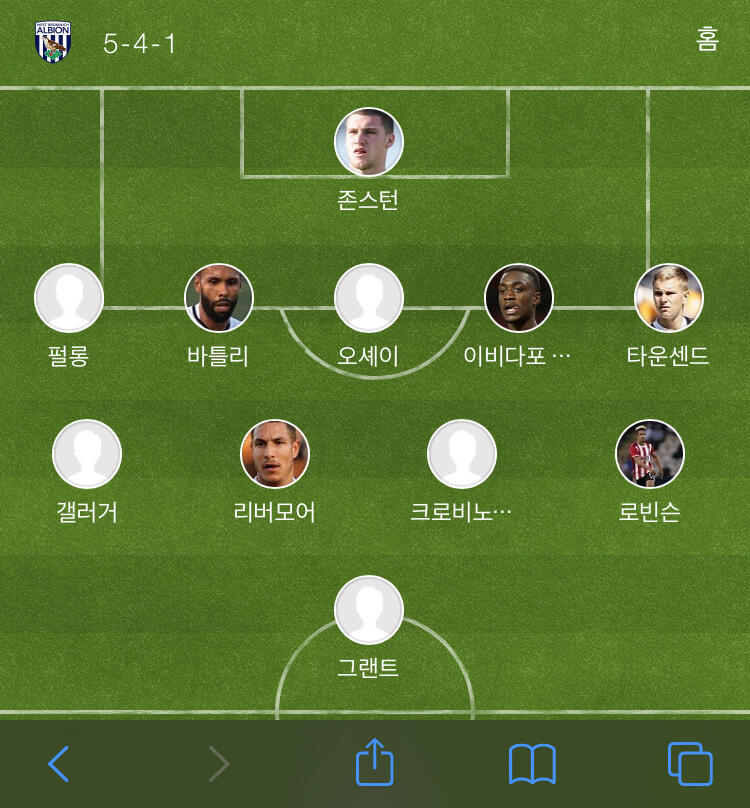Select 타운센드 player portrait
Viewport: 750px width, 808px height.
pos(669,298)
